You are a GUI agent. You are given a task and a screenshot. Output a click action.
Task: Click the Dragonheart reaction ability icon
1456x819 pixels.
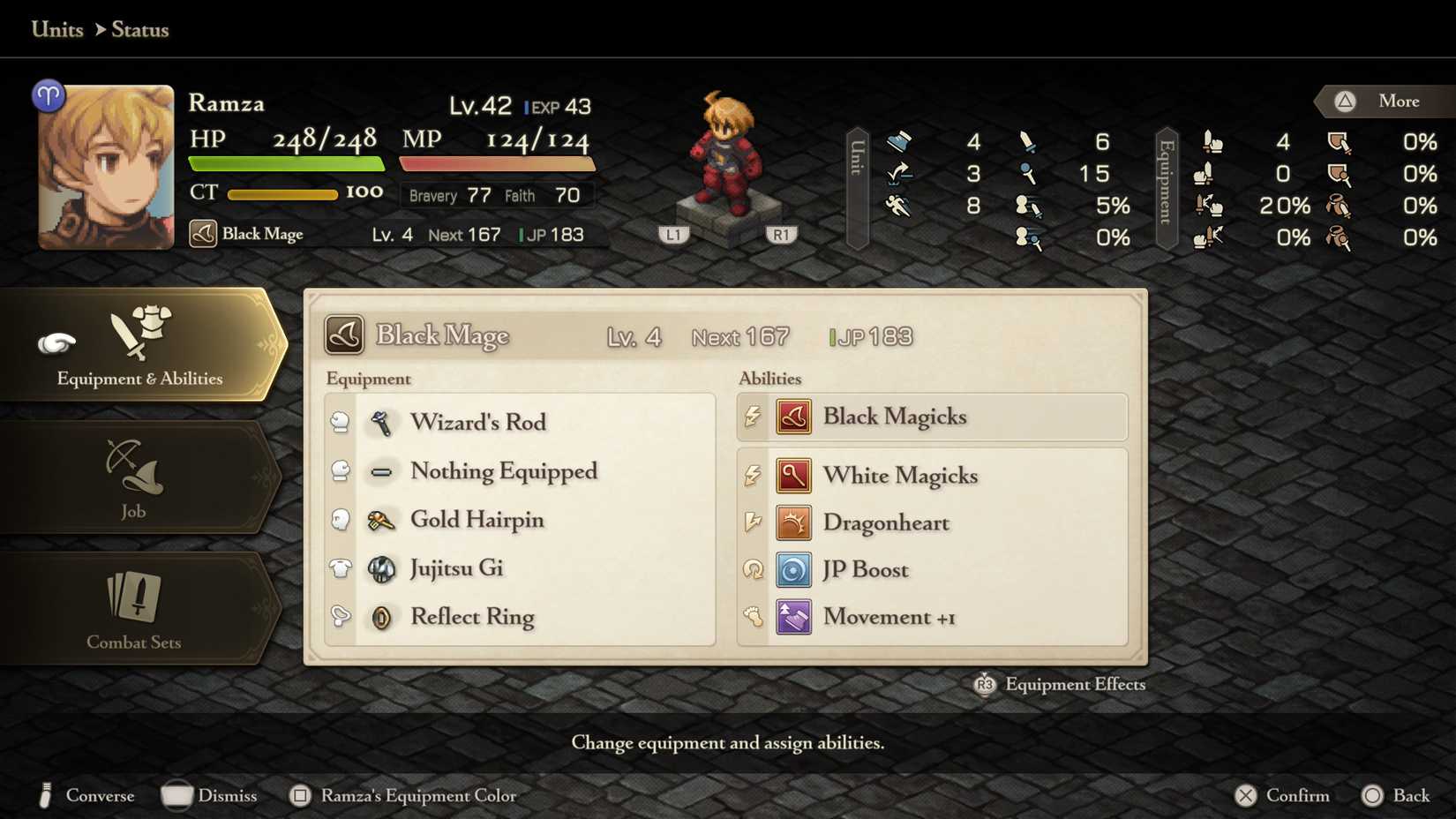pyautogui.click(x=793, y=522)
